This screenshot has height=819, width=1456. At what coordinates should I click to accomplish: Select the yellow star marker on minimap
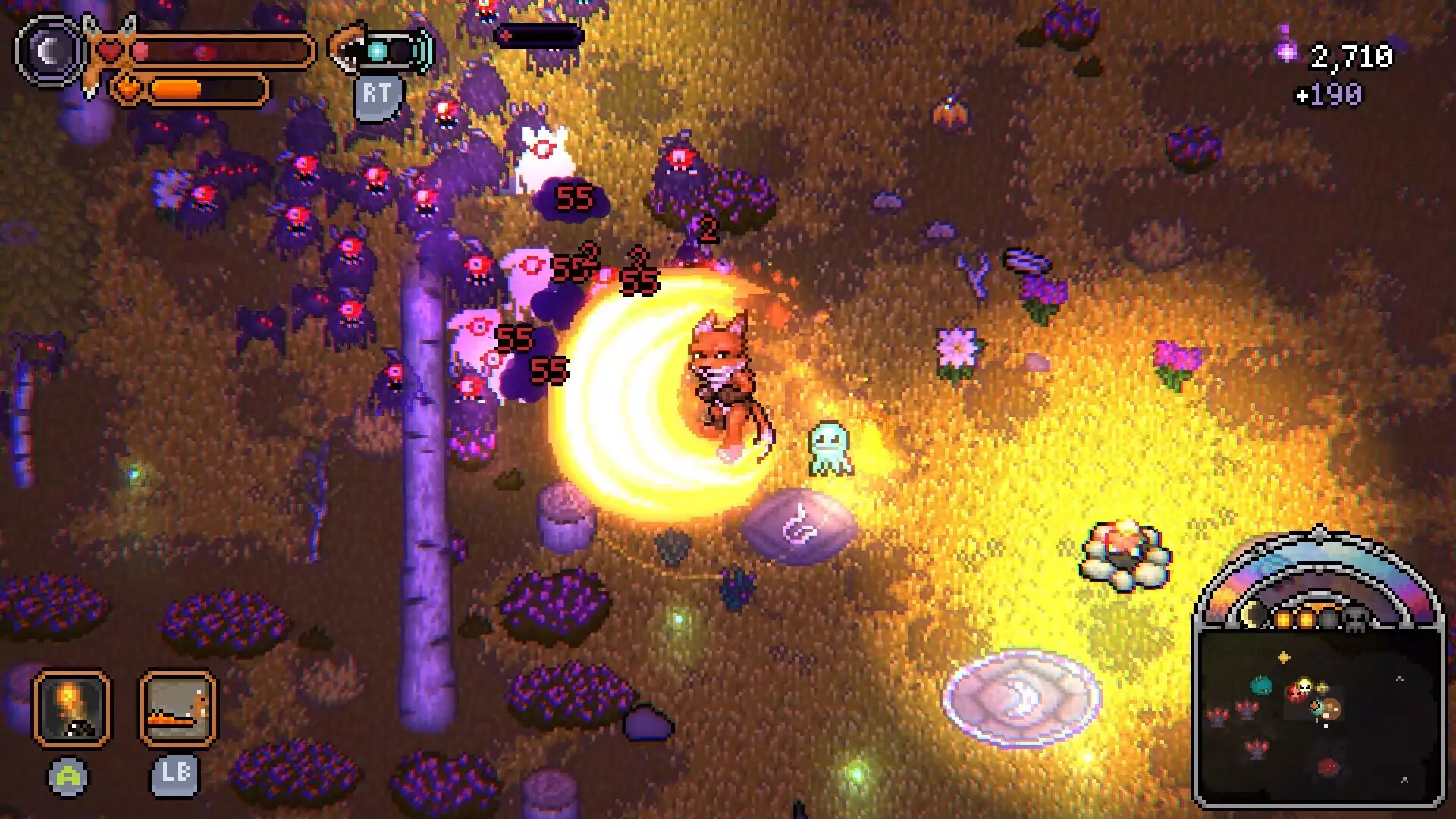pos(1284,657)
